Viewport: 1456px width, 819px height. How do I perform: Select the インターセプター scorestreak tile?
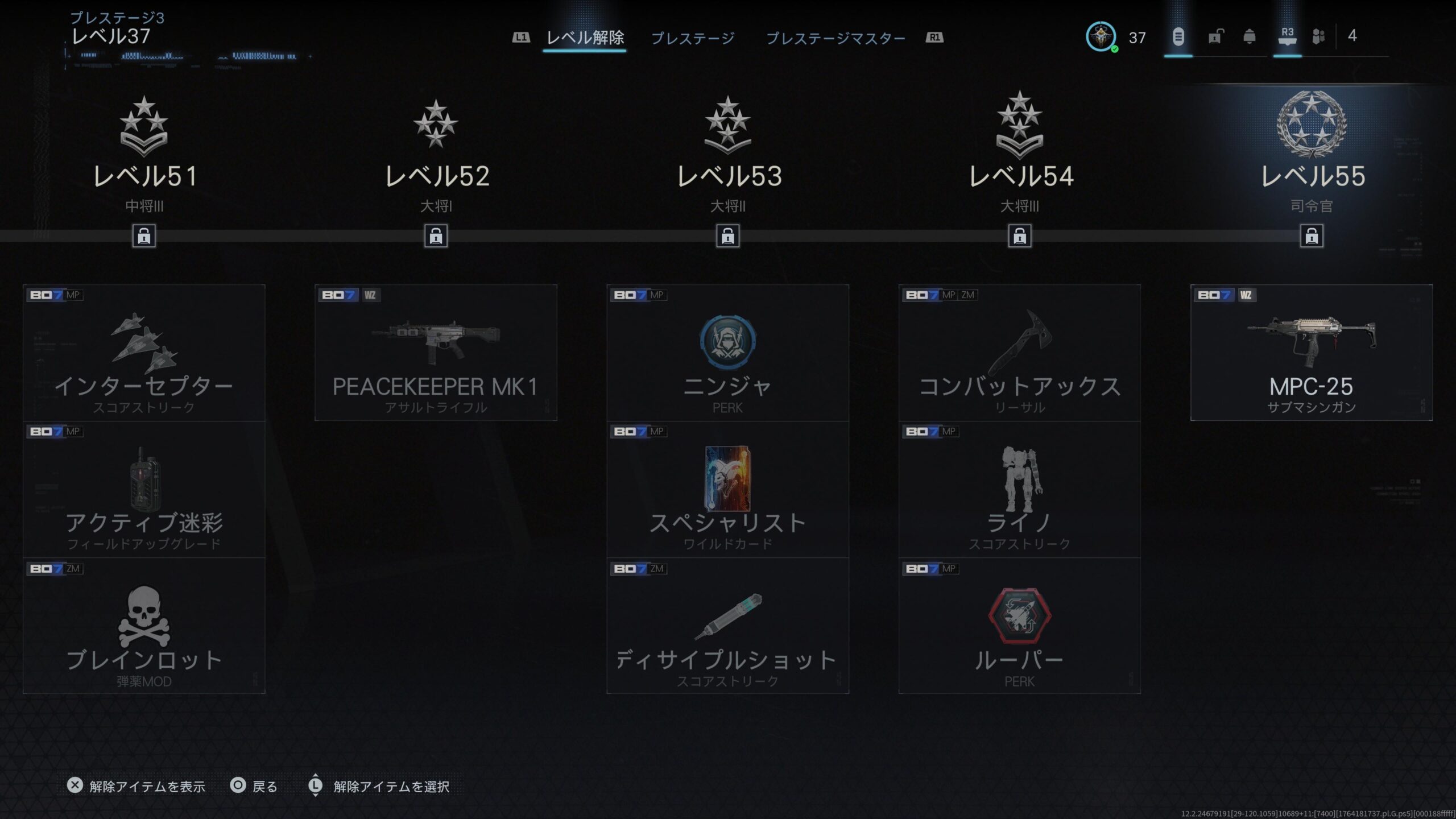pyautogui.click(x=144, y=353)
